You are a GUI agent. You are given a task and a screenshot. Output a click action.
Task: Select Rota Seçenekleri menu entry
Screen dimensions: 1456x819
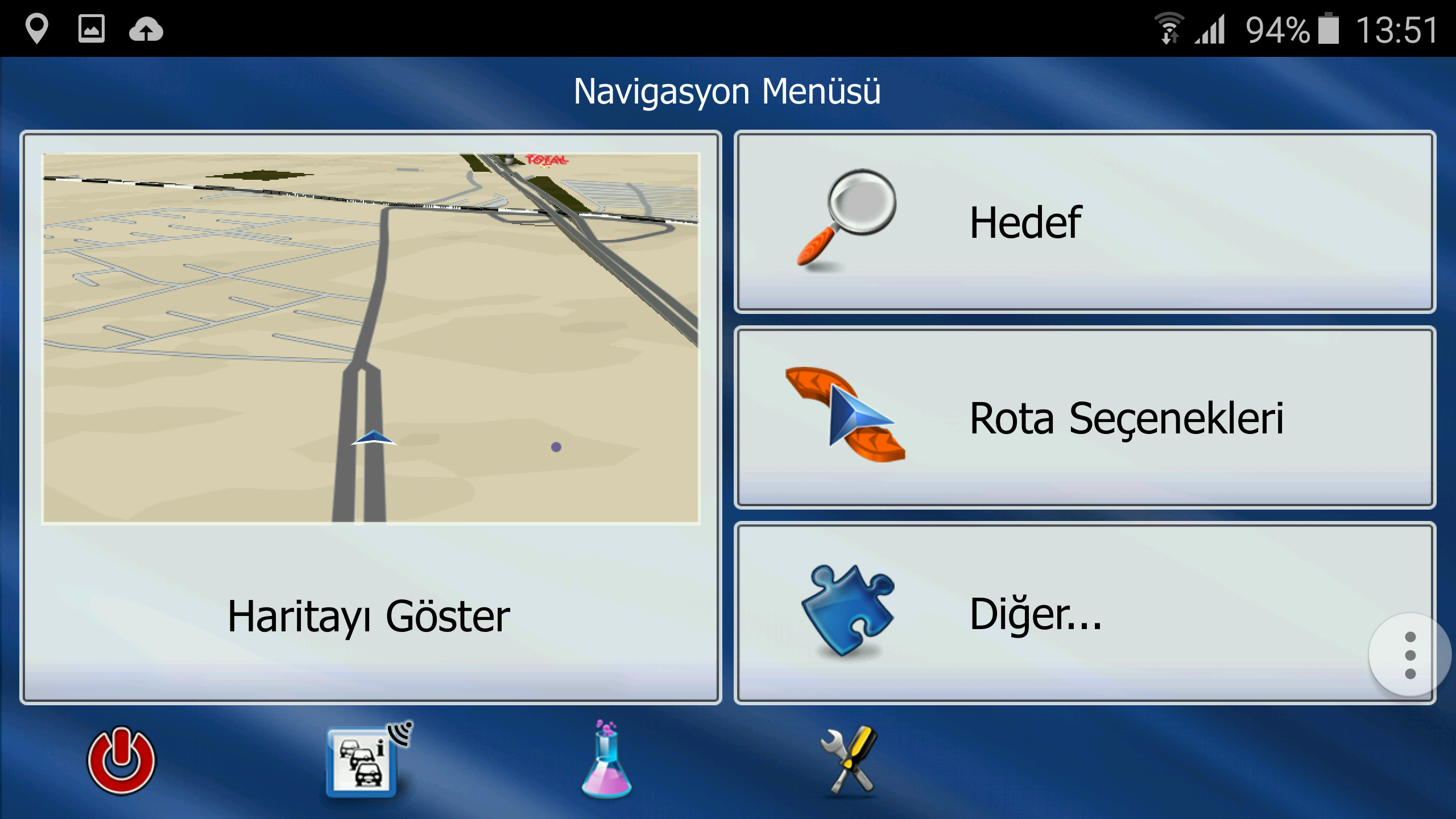[1084, 418]
